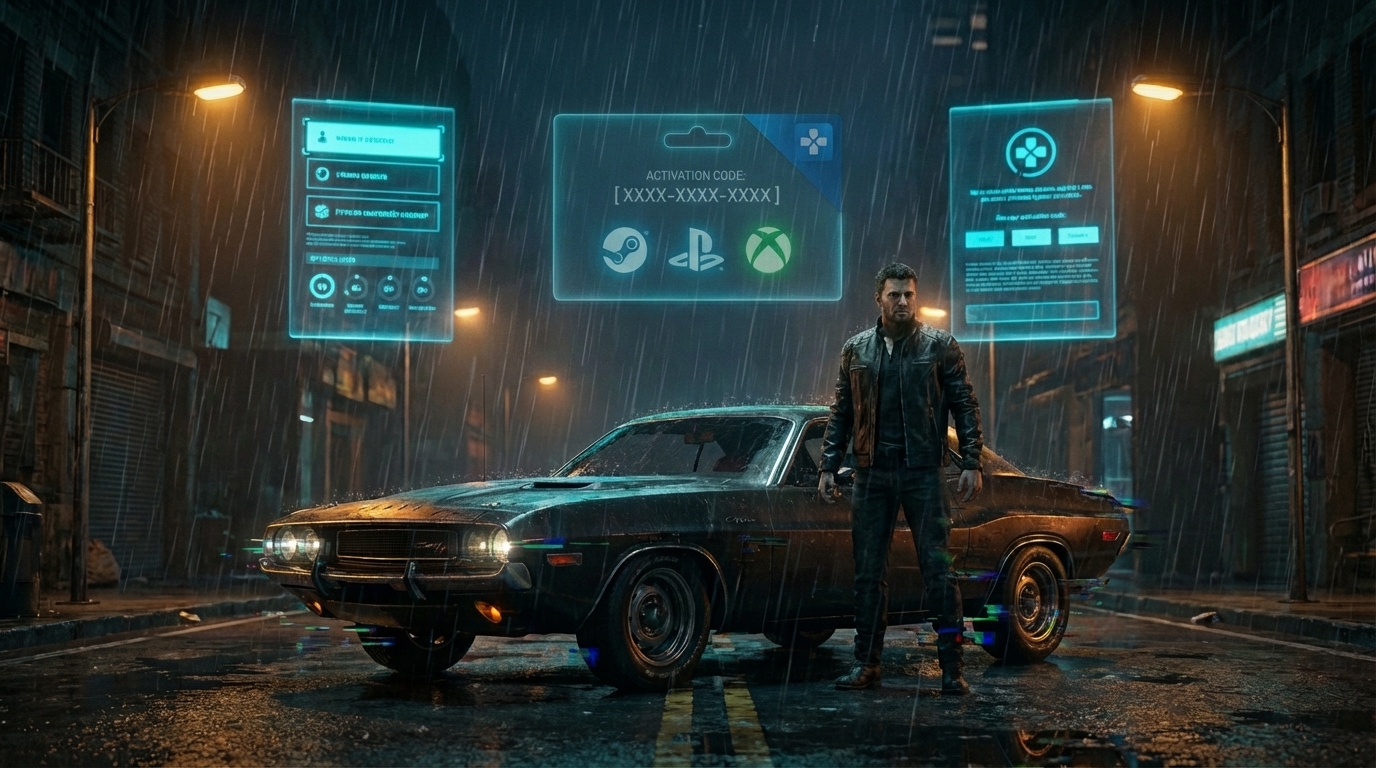Viewport: 1376px width, 768px height.
Task: Click the blue d-pad corner badge
Action: point(813,141)
